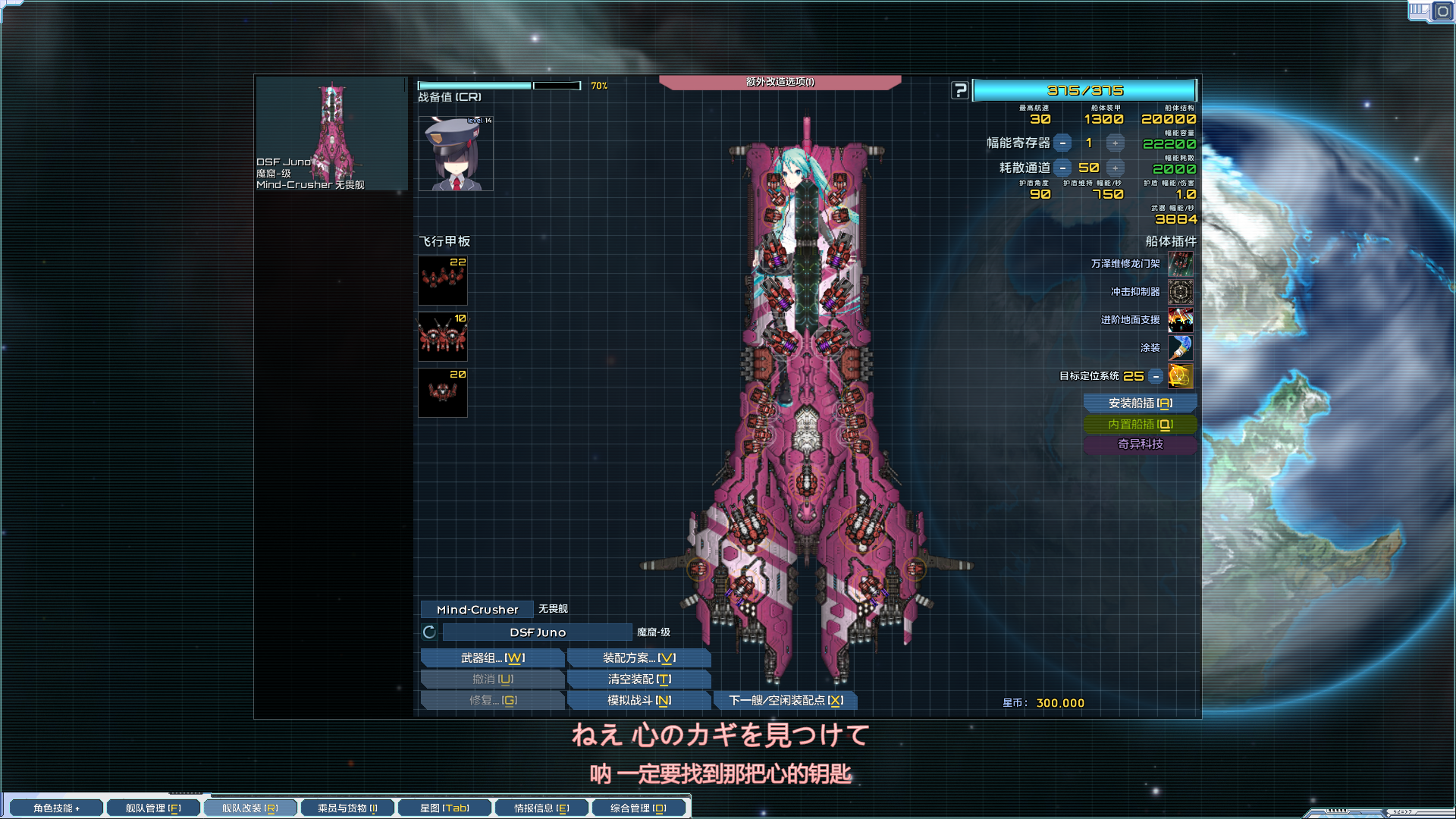The height and width of the screenshot is (819, 1456).
Task: Select the captain portrait for the ship
Action: pyautogui.click(x=453, y=152)
